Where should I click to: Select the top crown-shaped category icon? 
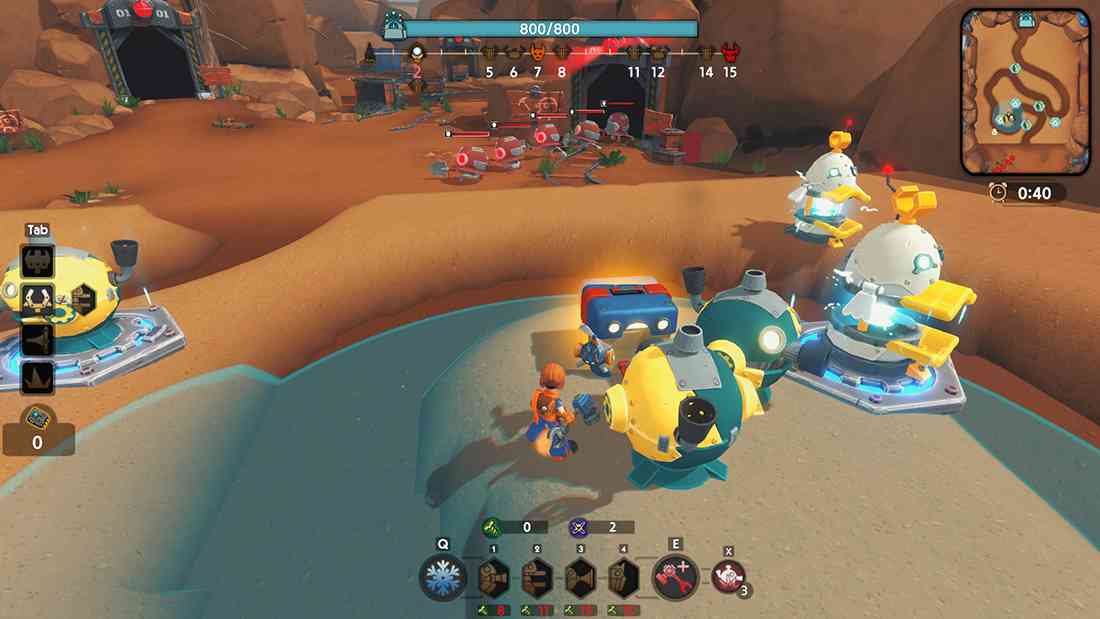click(x=38, y=261)
